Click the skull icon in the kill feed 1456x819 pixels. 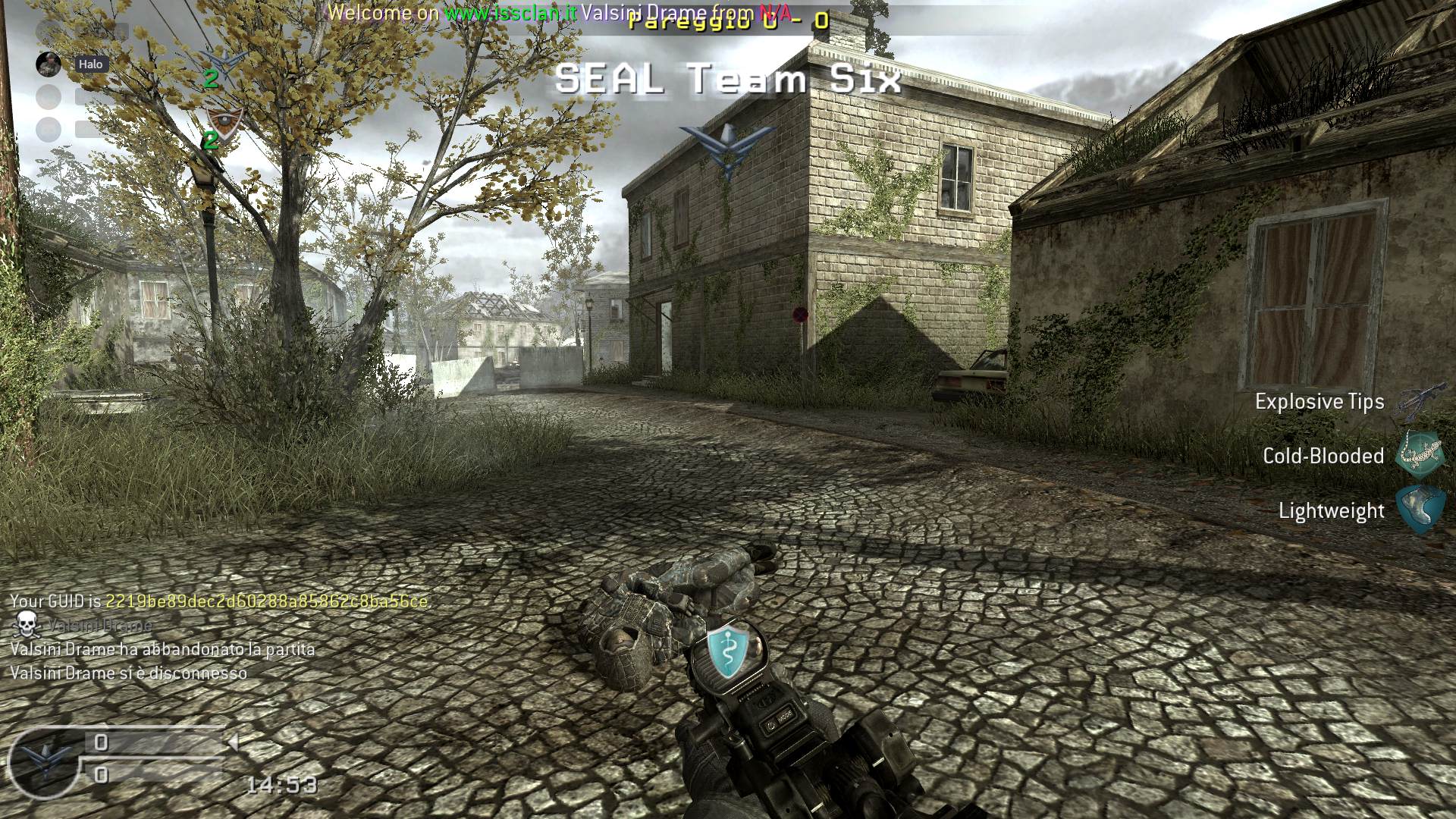click(x=27, y=623)
